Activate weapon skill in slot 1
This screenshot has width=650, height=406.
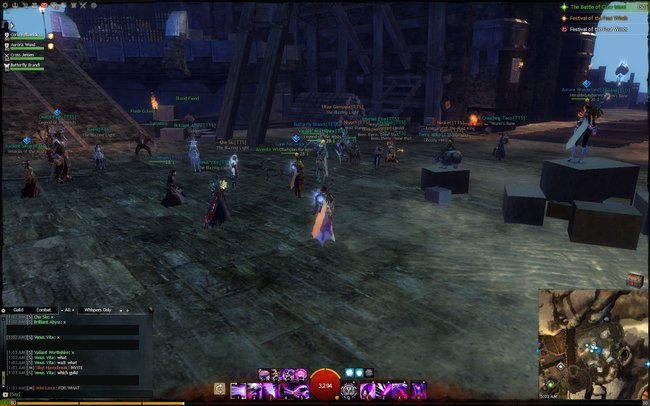(x=239, y=390)
